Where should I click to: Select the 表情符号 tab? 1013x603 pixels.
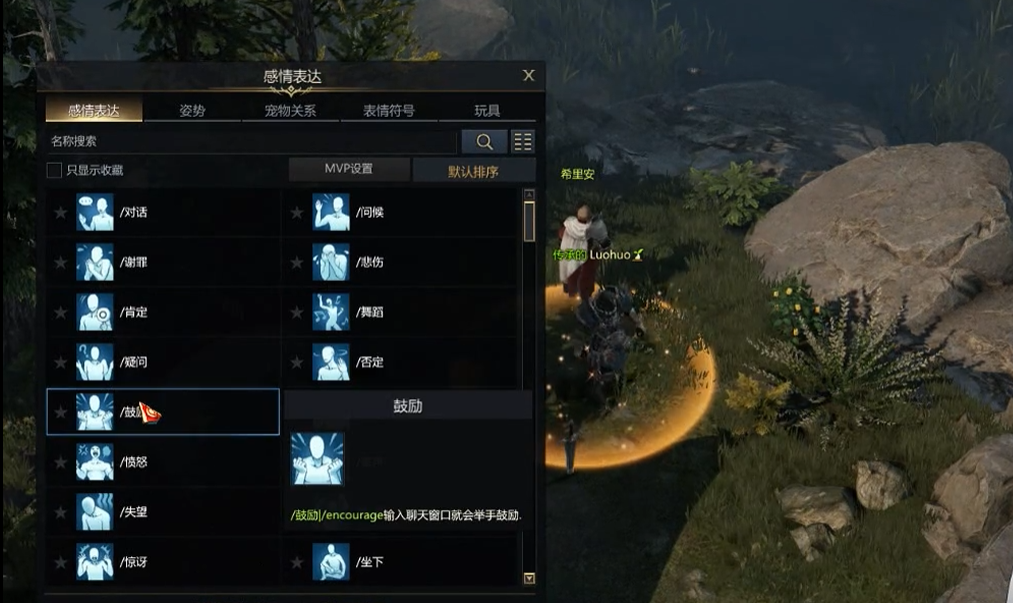389,111
